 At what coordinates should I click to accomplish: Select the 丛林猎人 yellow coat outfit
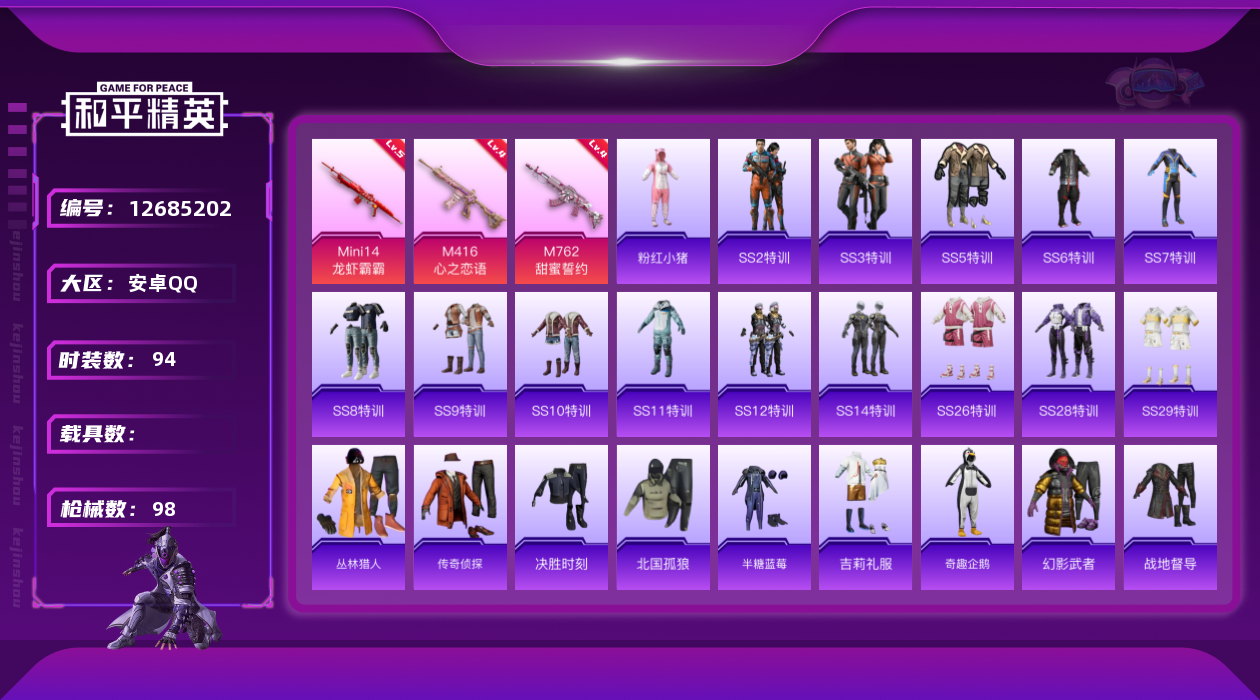(358, 517)
